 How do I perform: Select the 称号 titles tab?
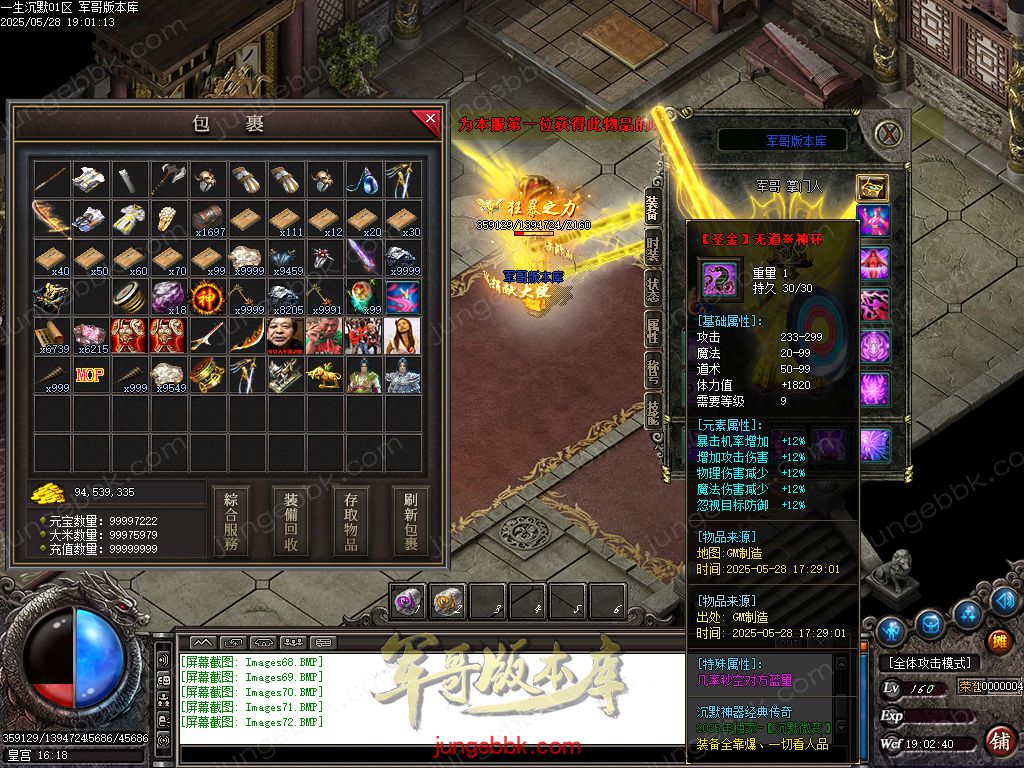(652, 371)
